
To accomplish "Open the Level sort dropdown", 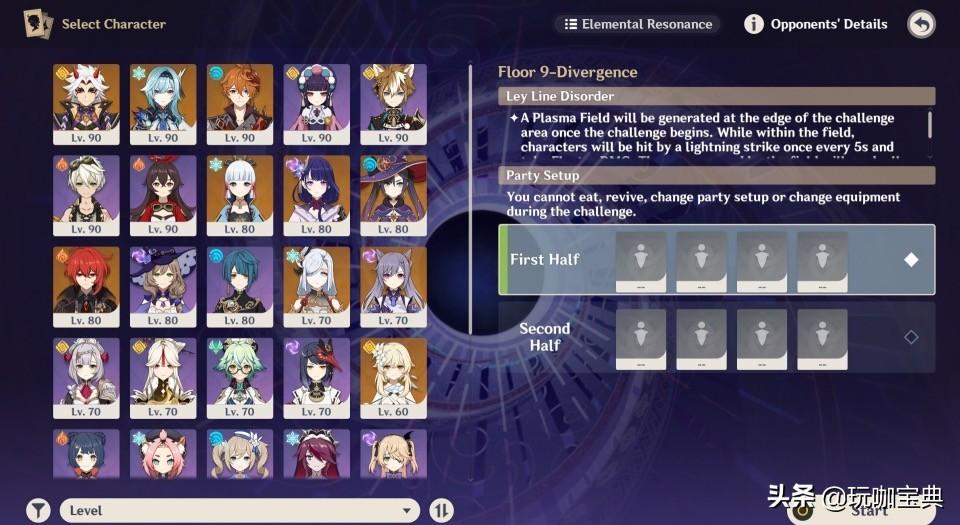I will [x=240, y=510].
